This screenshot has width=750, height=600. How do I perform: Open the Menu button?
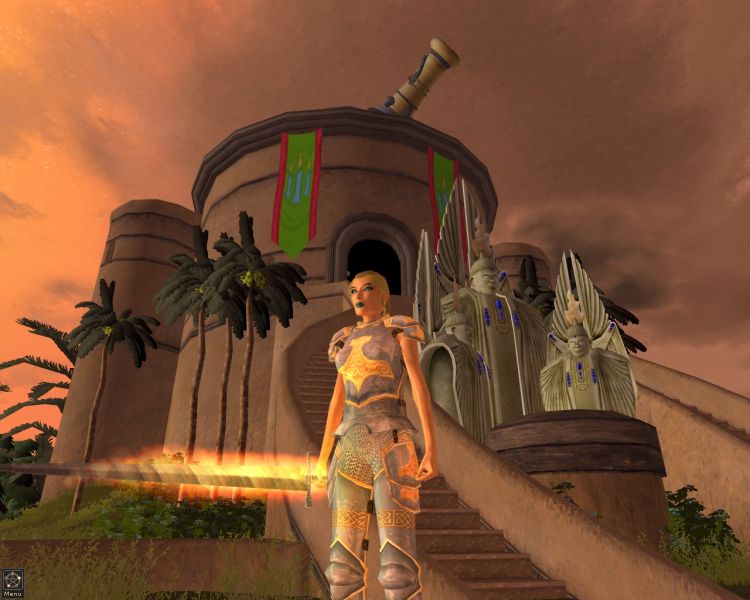12,582
